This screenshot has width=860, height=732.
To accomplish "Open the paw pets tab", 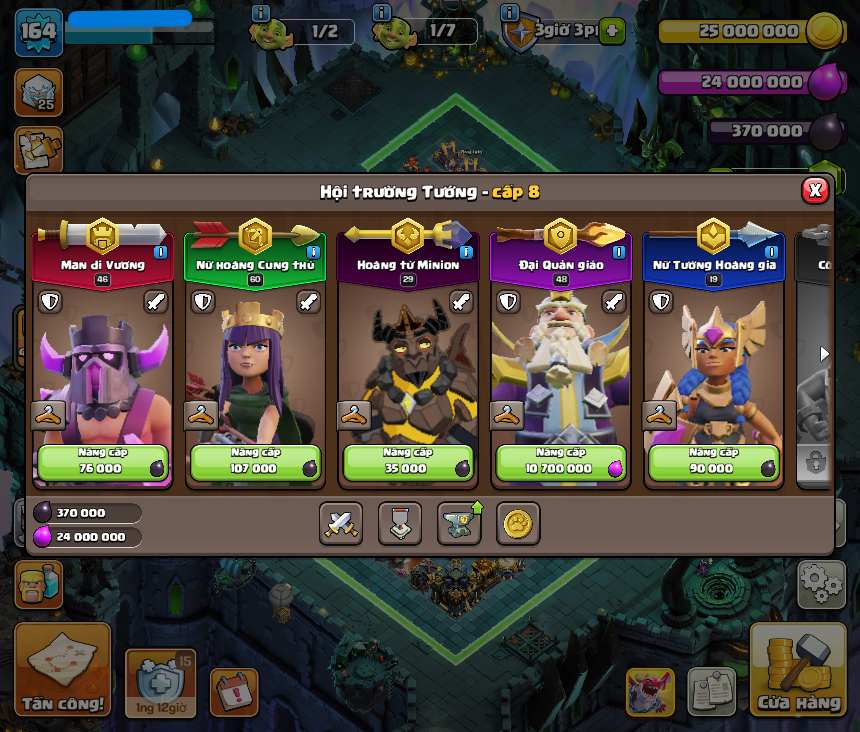I will pyautogui.click(x=518, y=523).
